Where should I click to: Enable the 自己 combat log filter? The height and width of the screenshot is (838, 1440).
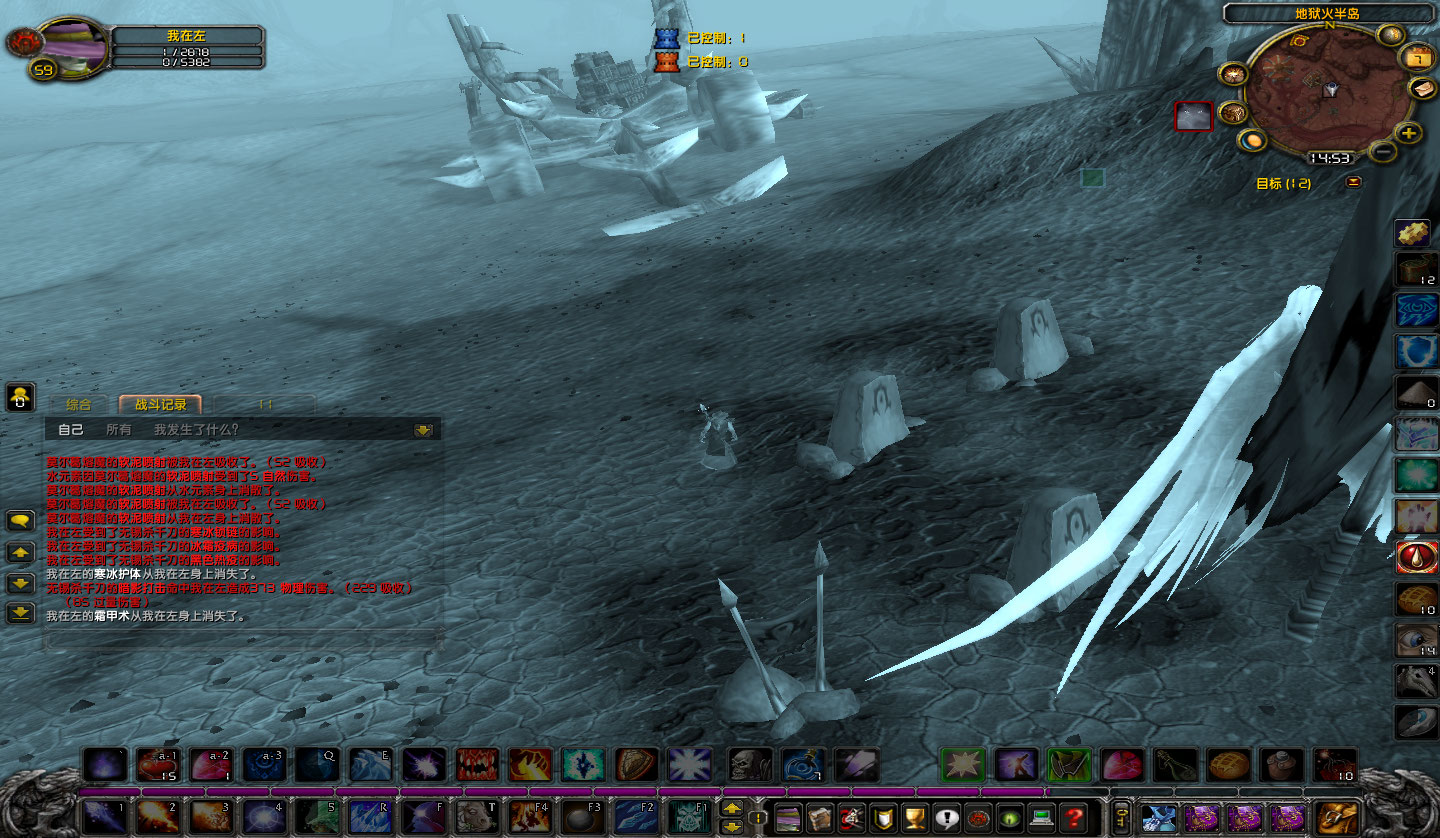[71, 429]
